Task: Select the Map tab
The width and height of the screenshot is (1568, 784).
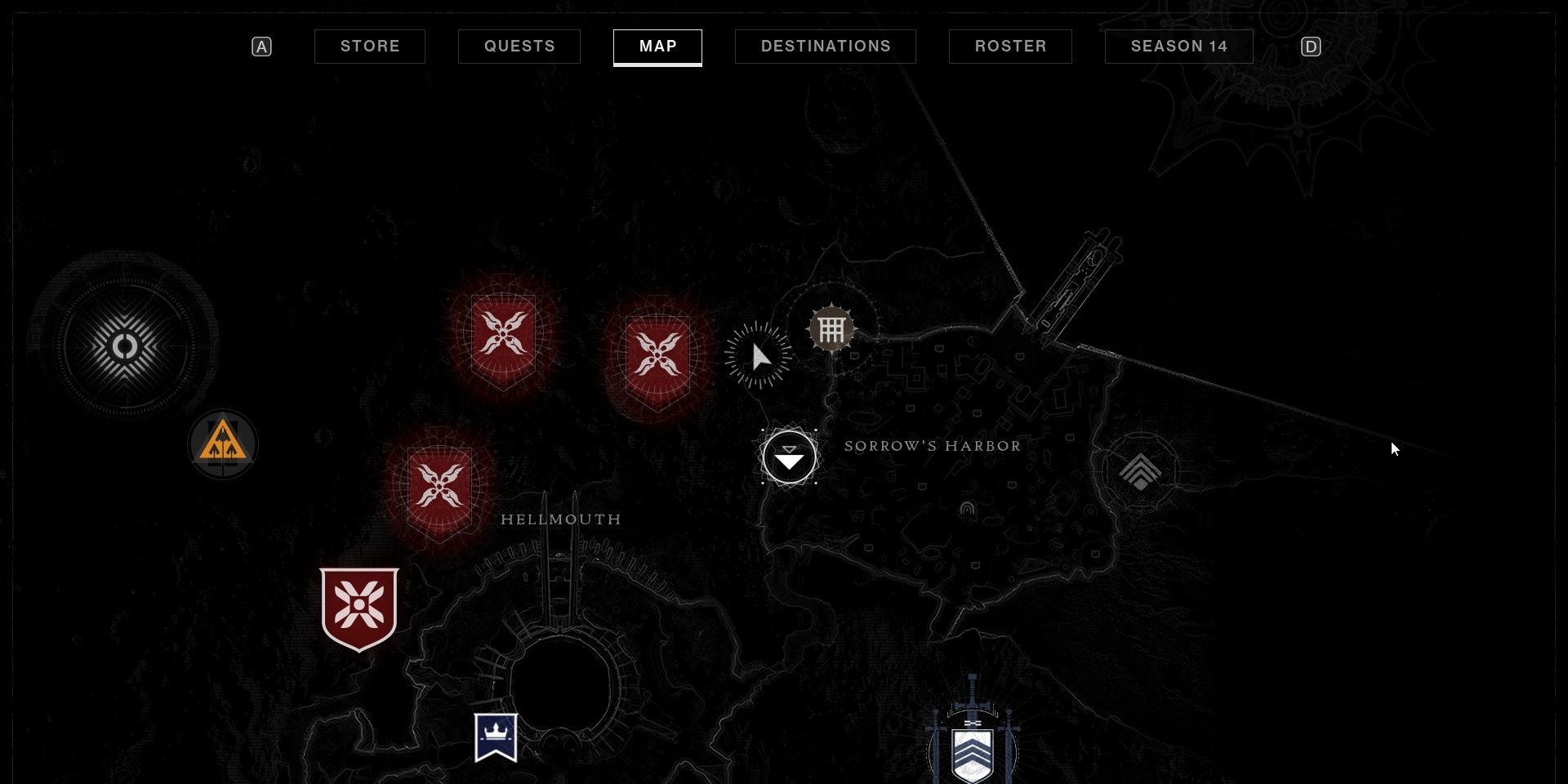Action: click(x=657, y=47)
